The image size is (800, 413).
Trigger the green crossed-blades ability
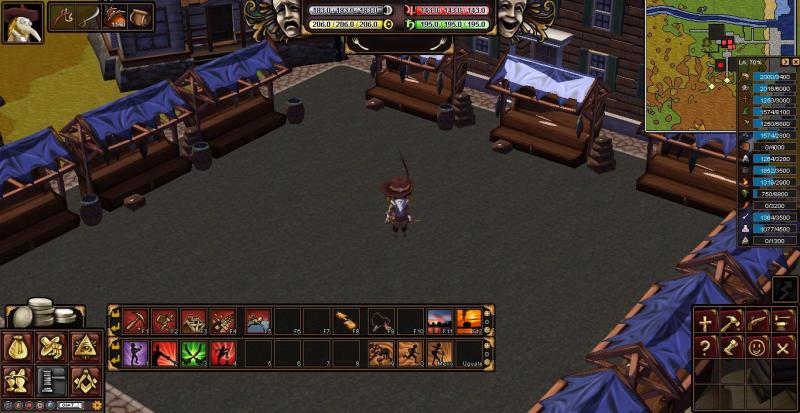tap(194, 352)
